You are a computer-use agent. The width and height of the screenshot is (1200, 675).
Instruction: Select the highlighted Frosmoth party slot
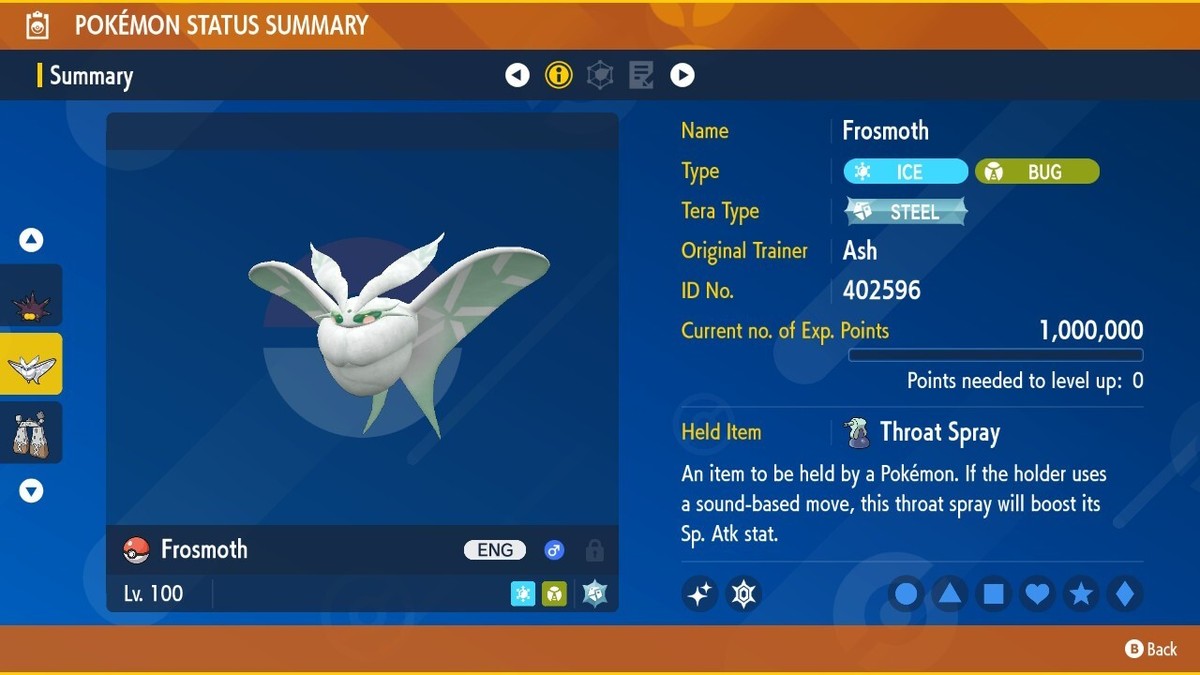coord(31,364)
